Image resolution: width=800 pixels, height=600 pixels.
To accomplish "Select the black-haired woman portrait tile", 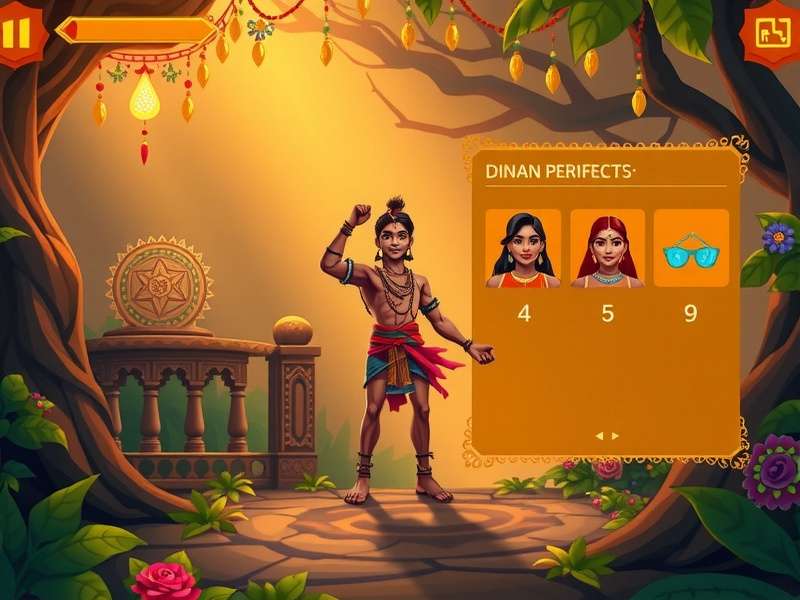I will (x=522, y=249).
